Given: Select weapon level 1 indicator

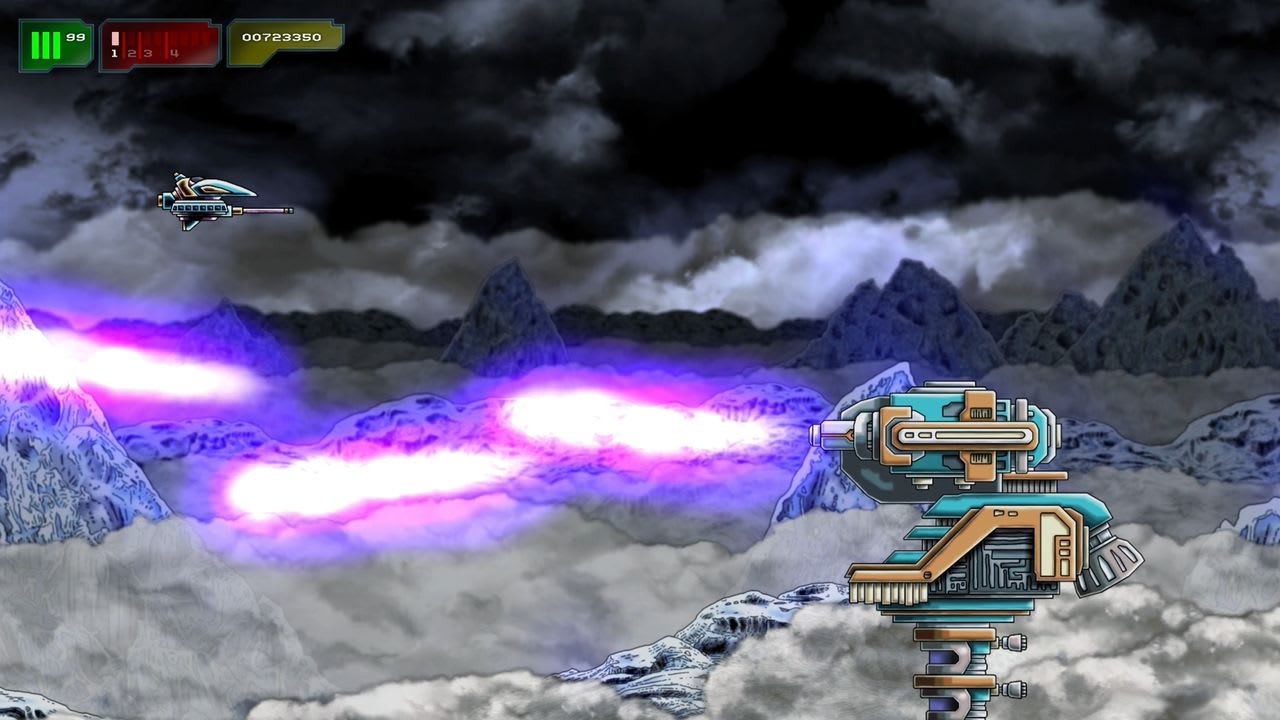Looking at the screenshot, I should 114,53.
